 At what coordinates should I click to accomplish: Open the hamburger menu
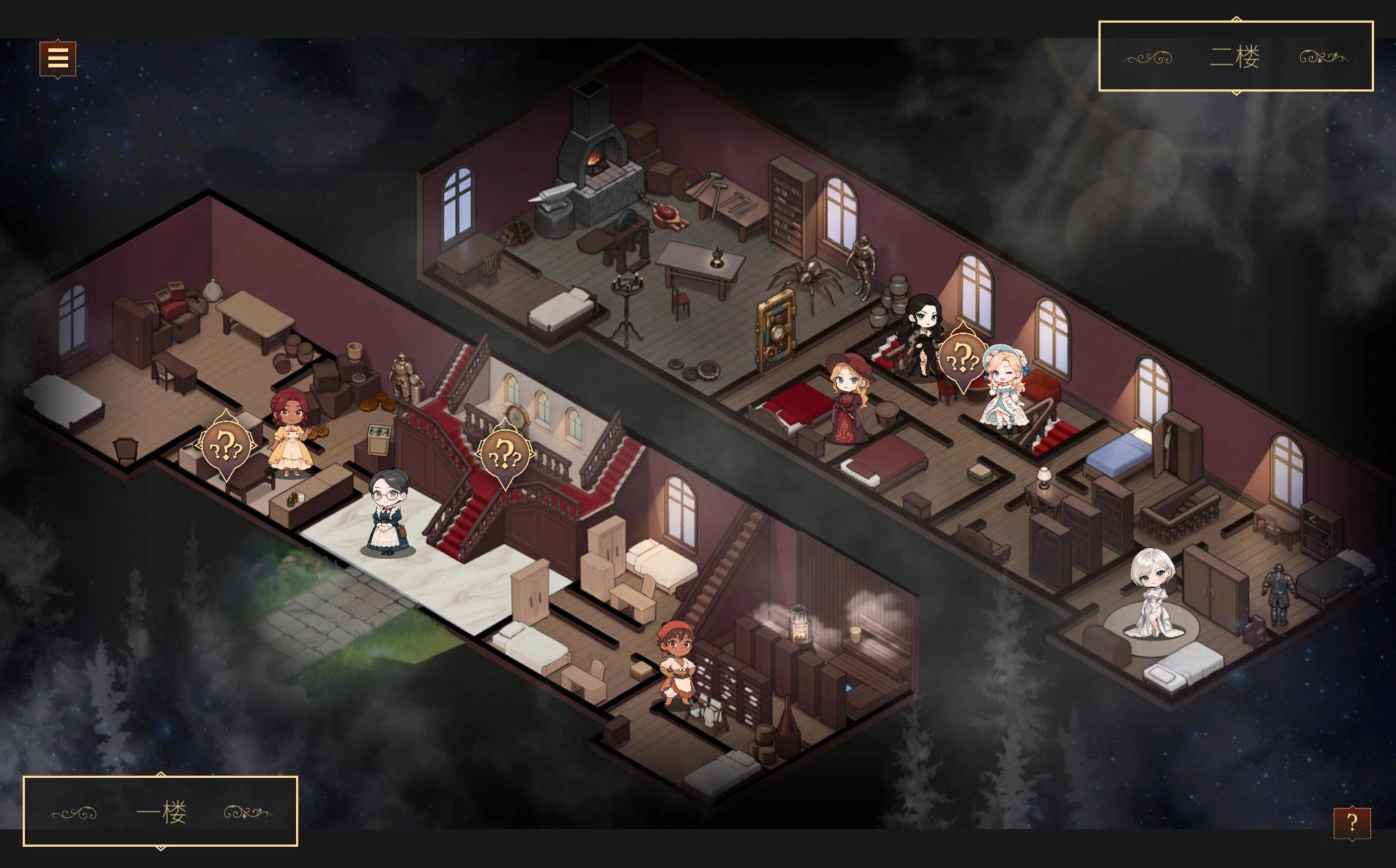(x=58, y=58)
